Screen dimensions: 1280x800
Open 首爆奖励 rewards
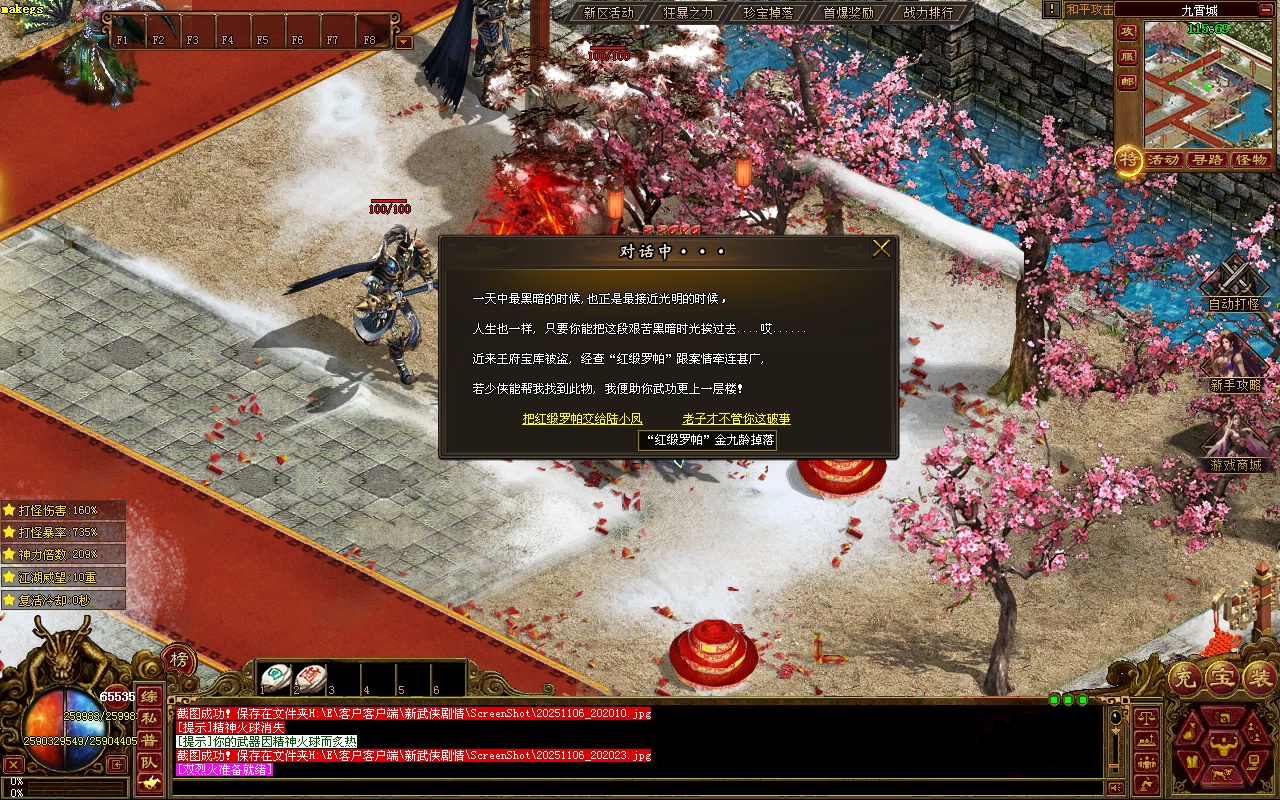click(848, 13)
